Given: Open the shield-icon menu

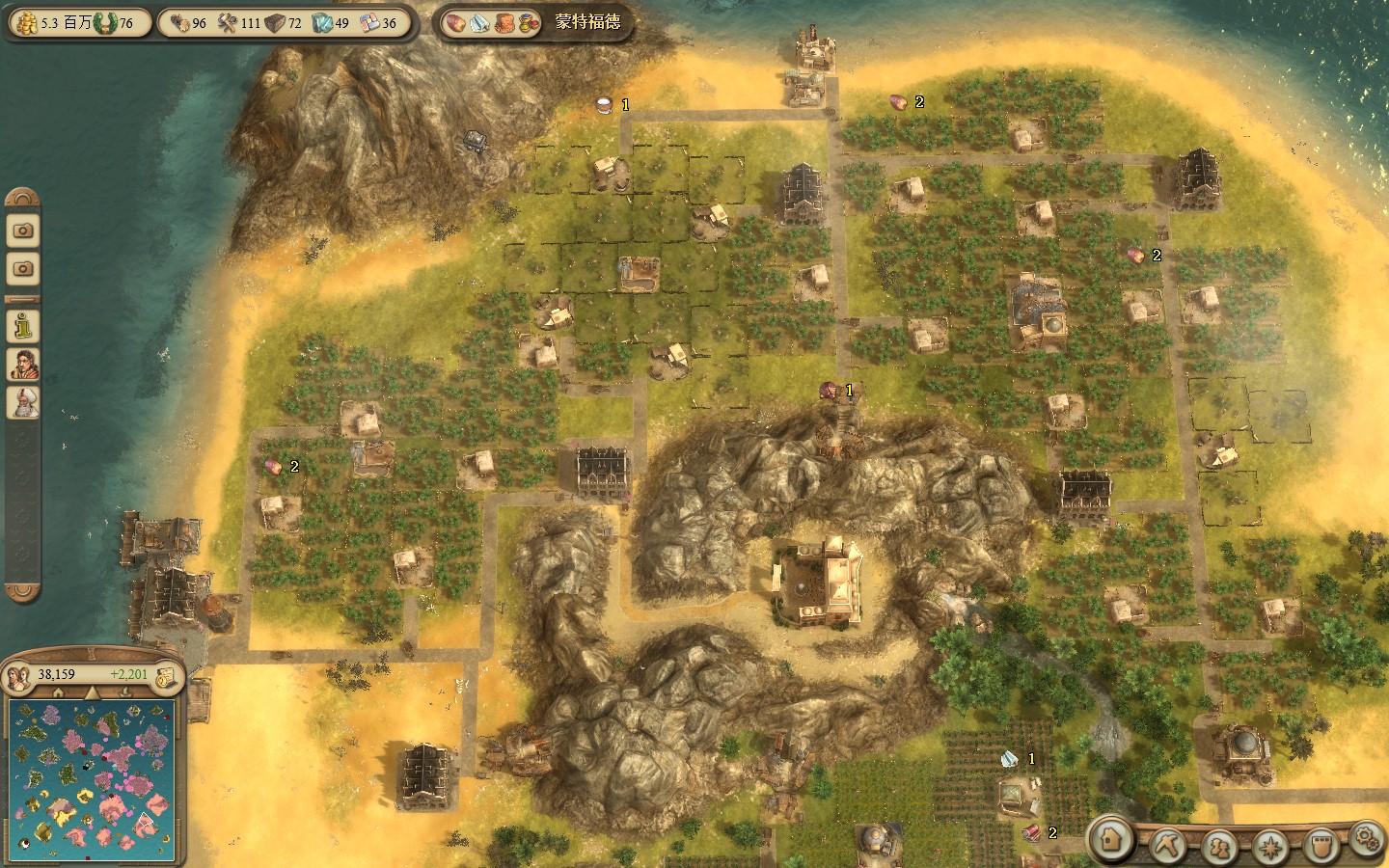Looking at the screenshot, I should (x=1321, y=846).
